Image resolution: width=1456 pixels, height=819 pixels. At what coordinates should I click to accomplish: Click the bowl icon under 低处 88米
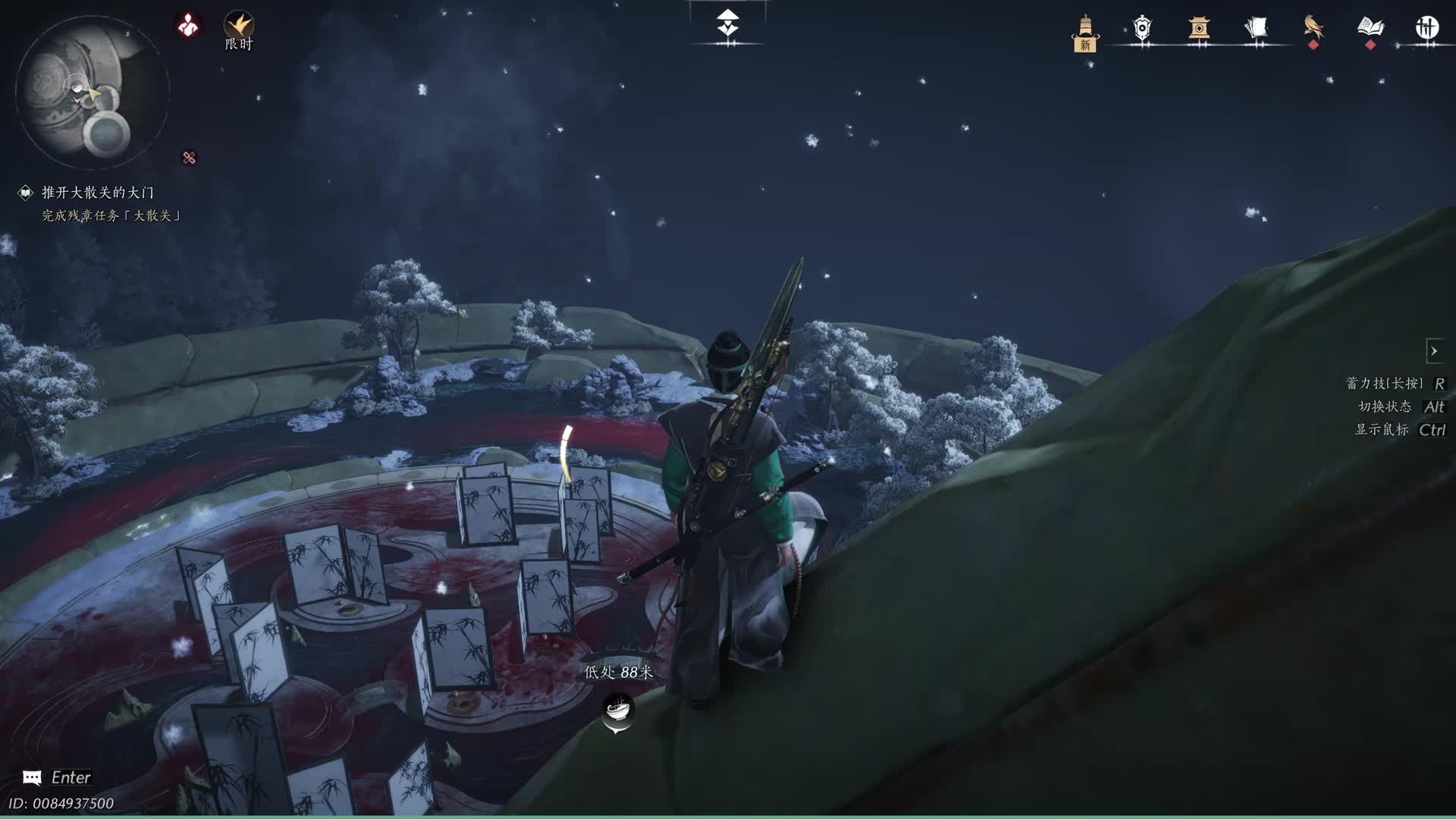tap(617, 711)
